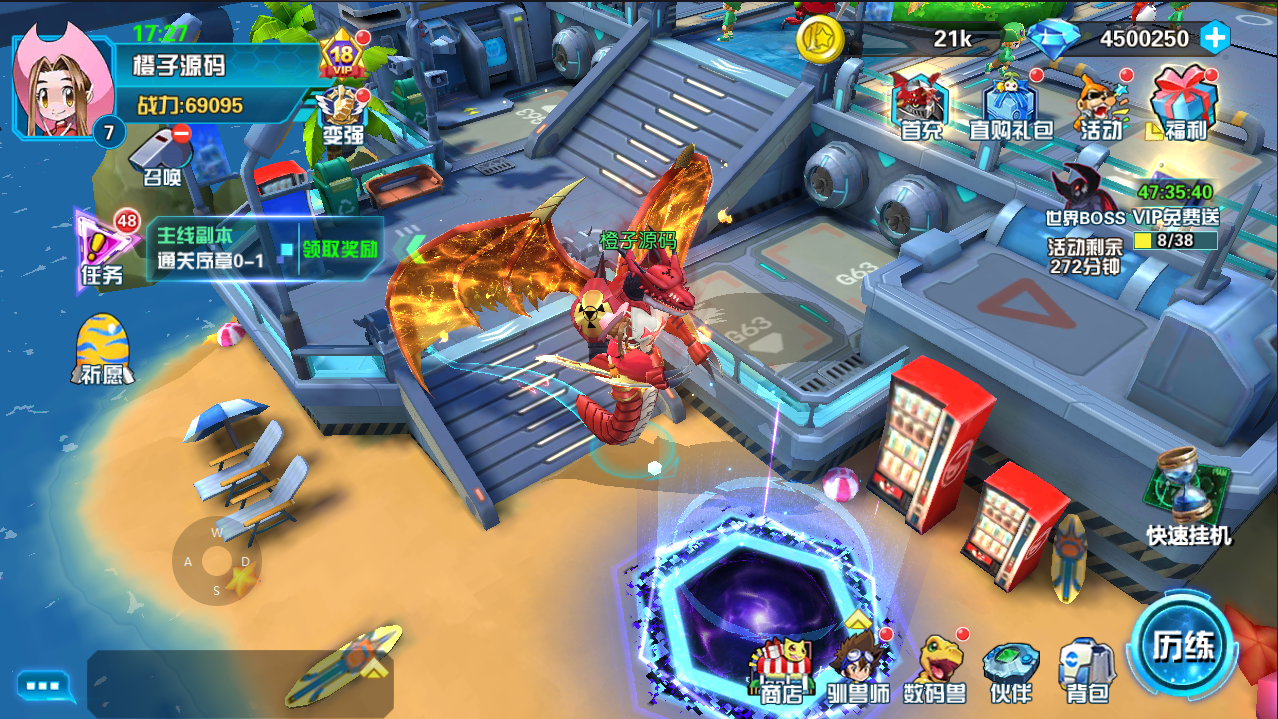Open the 福利 welfare gift box
This screenshot has width=1278, height=719.
tap(1185, 104)
